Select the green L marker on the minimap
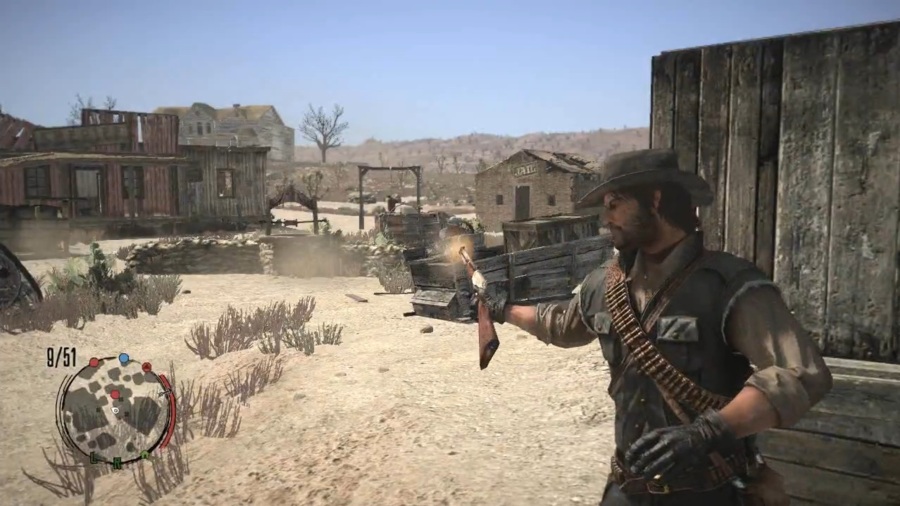The image size is (900, 506). pyautogui.click(x=93, y=459)
